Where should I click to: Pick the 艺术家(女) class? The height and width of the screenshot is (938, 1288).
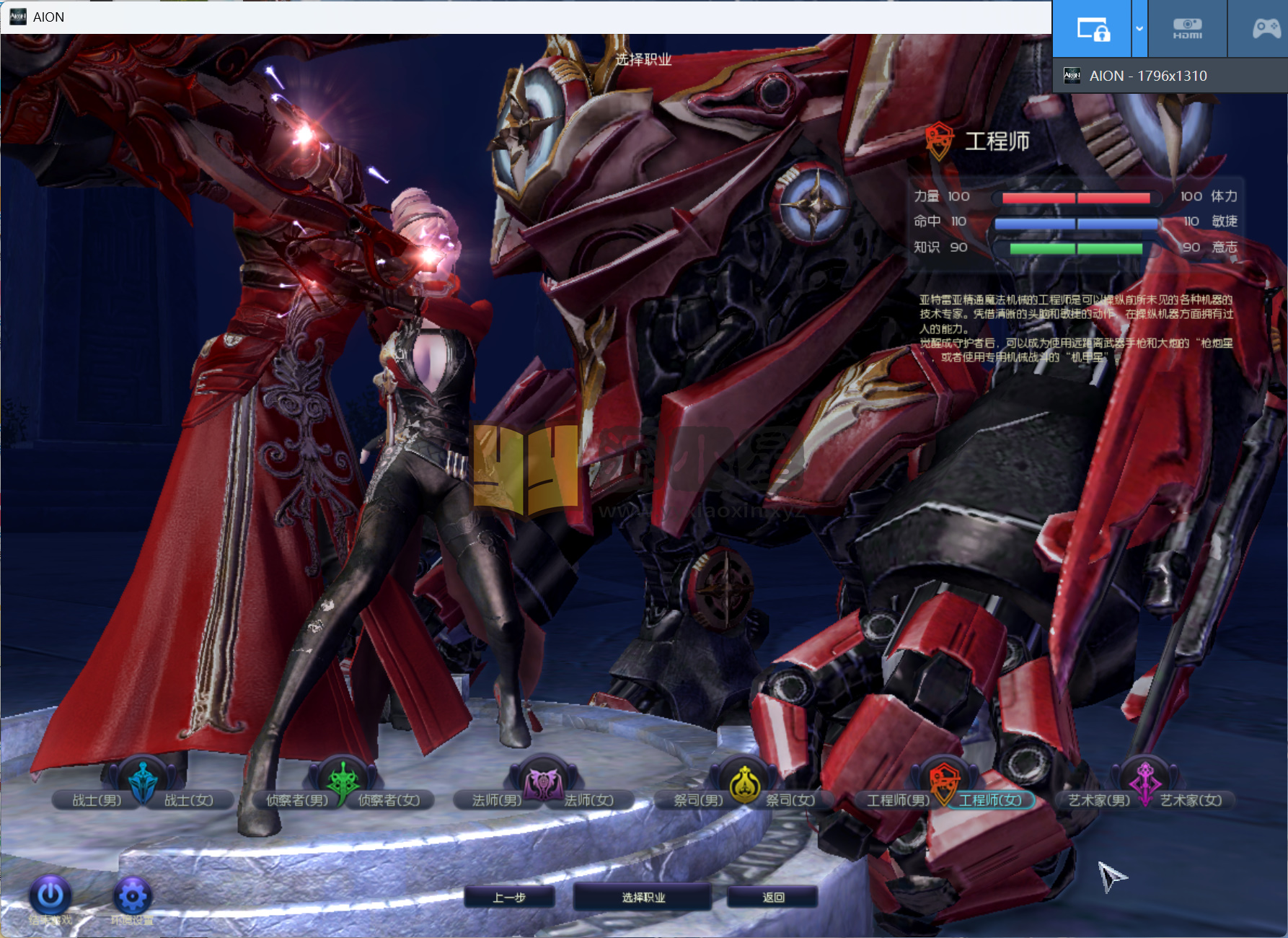1191,800
